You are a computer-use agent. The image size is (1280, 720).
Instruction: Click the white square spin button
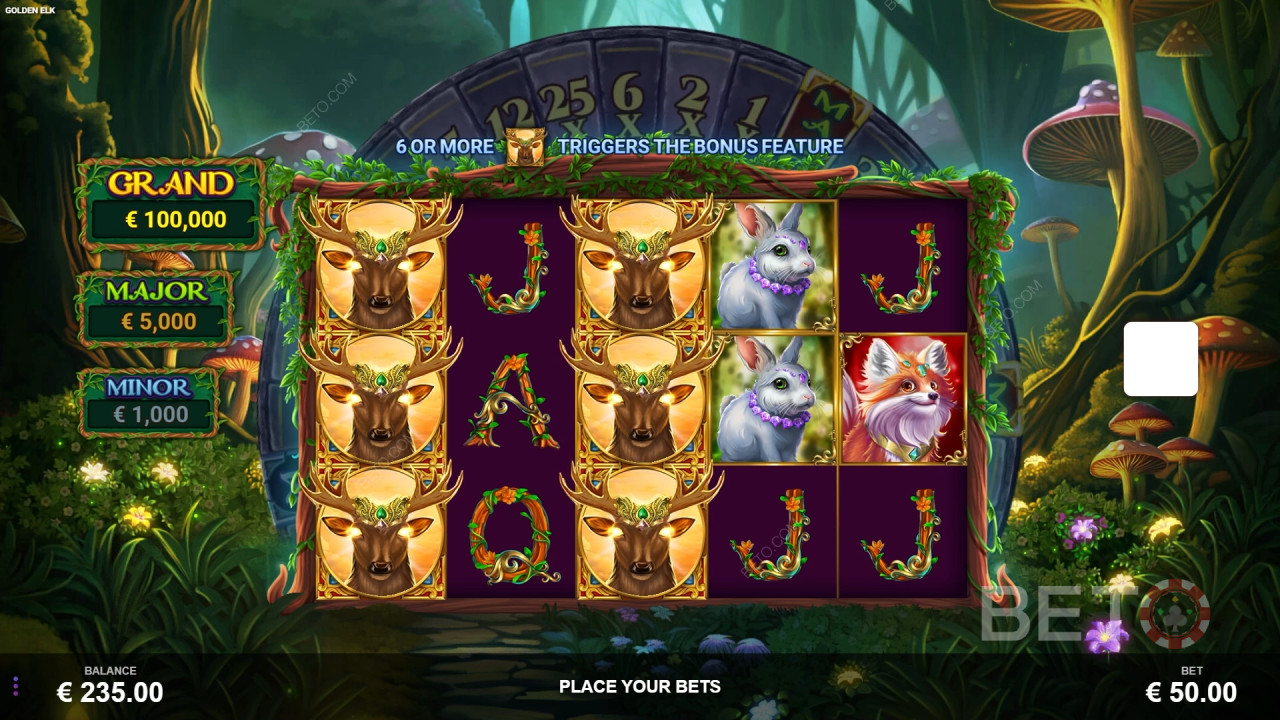(x=1160, y=359)
